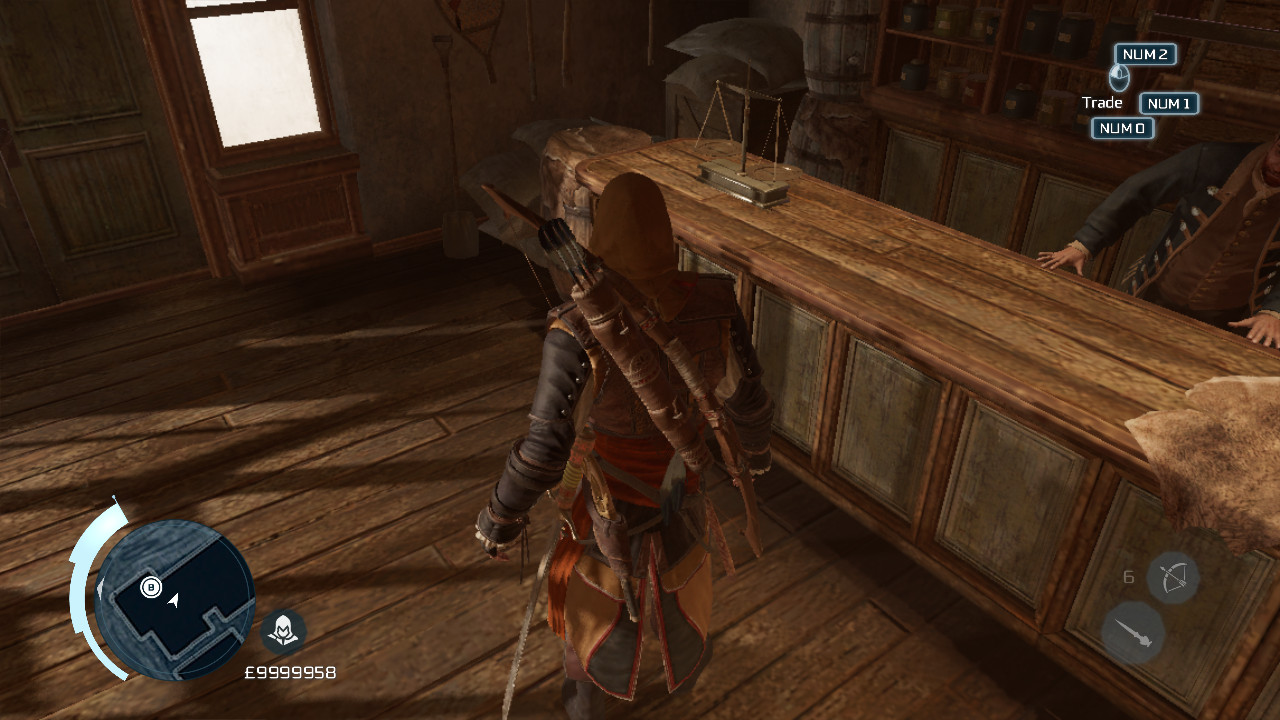Click the NUM 1 prompt beside Trade

pos(1168,103)
